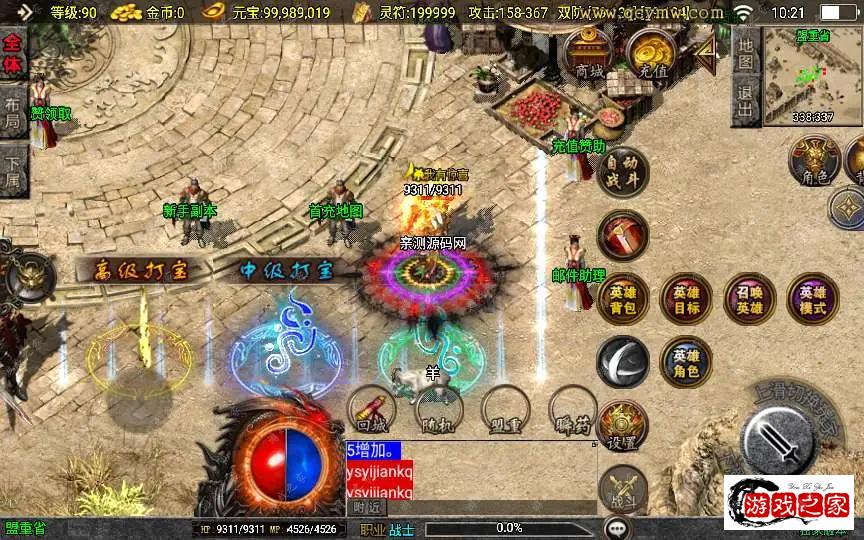
Task: Open the 设置 settings menu
Action: 623,426
